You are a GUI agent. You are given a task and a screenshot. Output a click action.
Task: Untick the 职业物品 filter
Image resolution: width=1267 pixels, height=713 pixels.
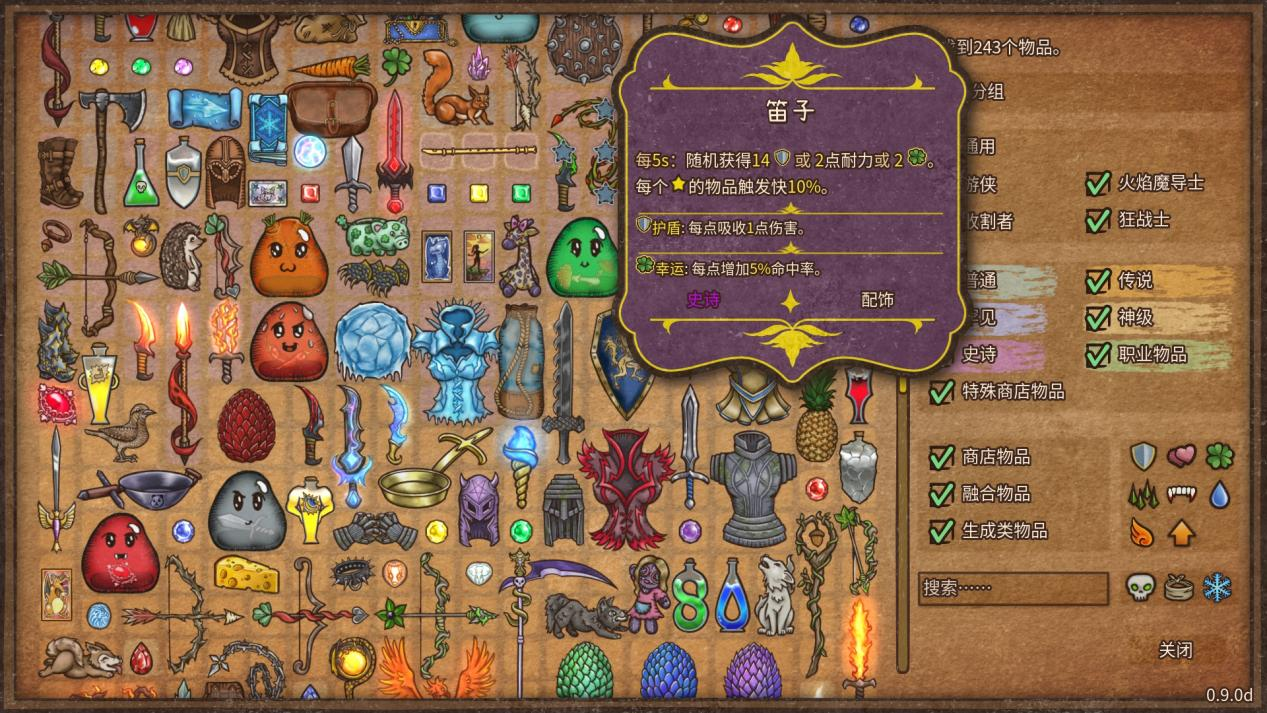click(1099, 355)
